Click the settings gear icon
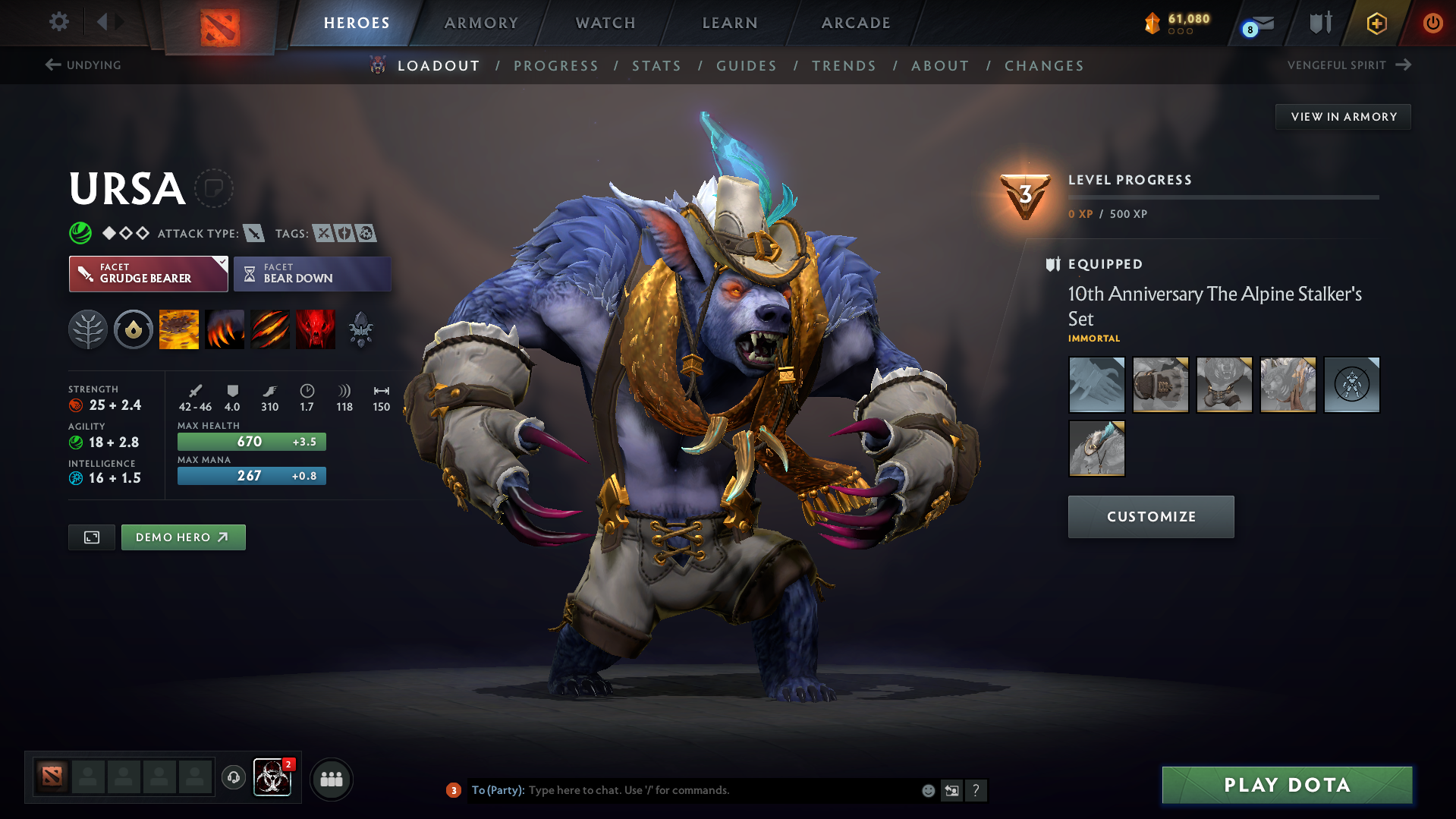 pos(58,22)
